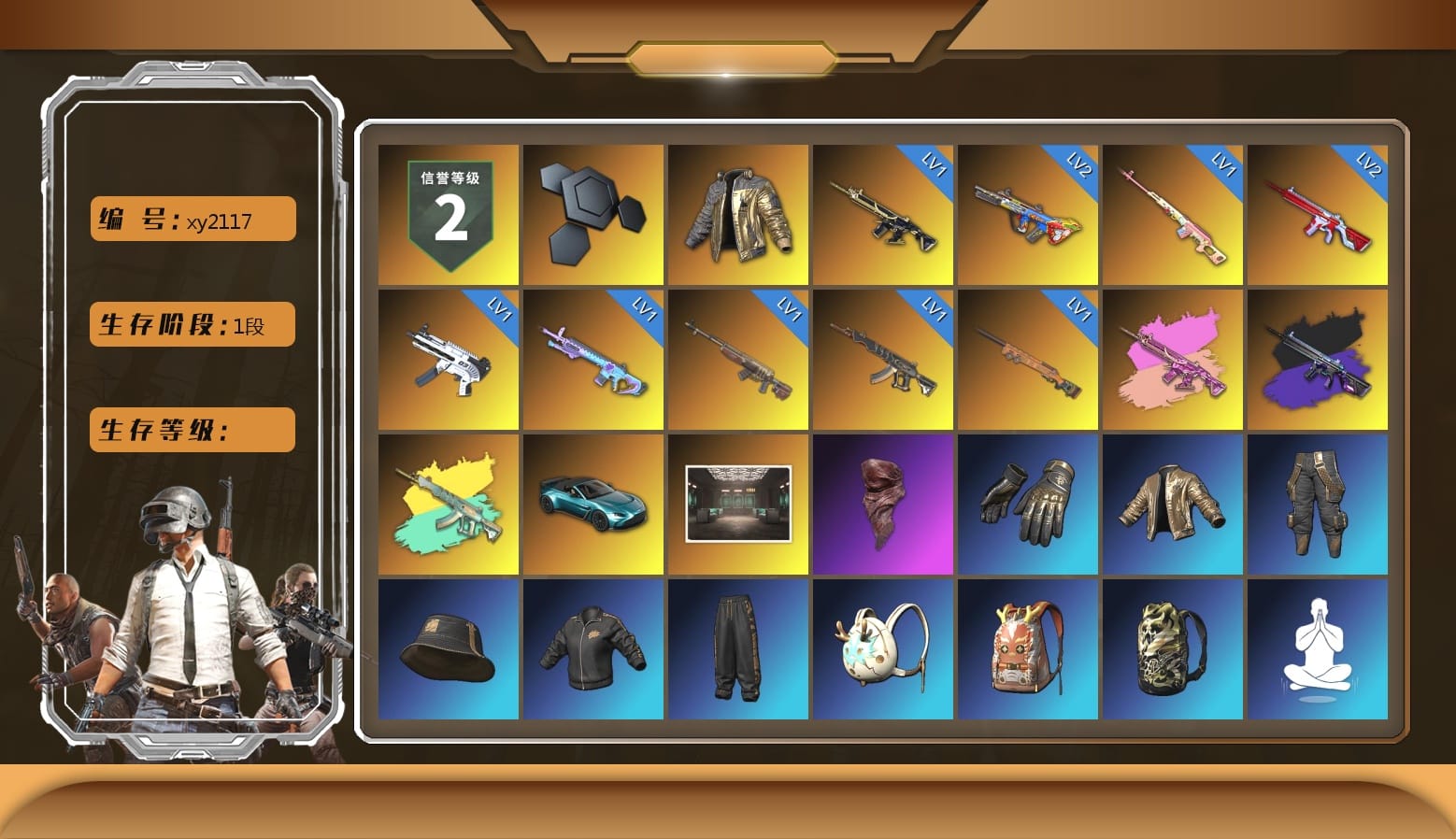Click the 生存等级 survival level field
This screenshot has width=1456, height=839.
pos(191,430)
